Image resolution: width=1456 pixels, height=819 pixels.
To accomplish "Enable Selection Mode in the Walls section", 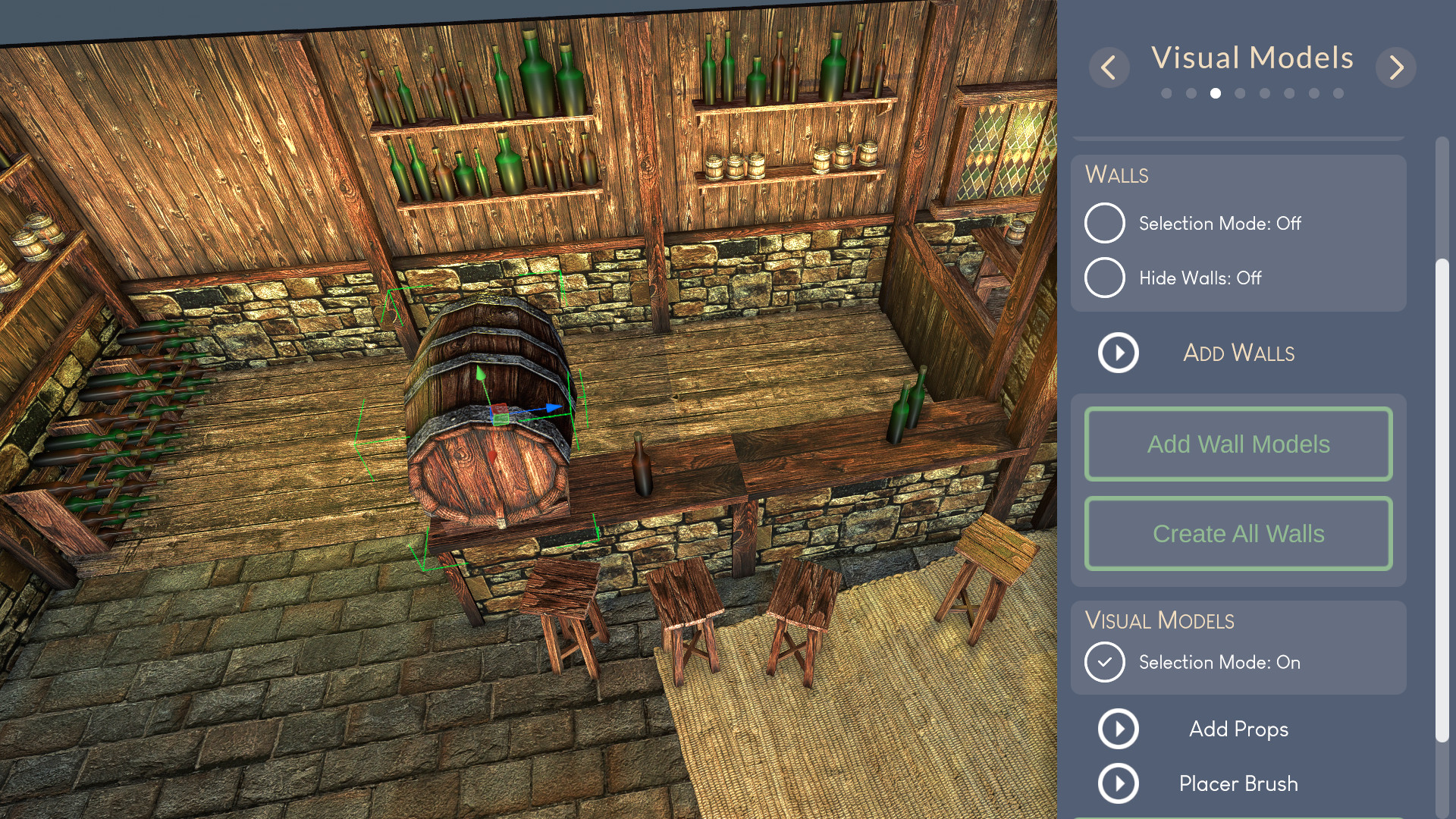I will (x=1105, y=223).
